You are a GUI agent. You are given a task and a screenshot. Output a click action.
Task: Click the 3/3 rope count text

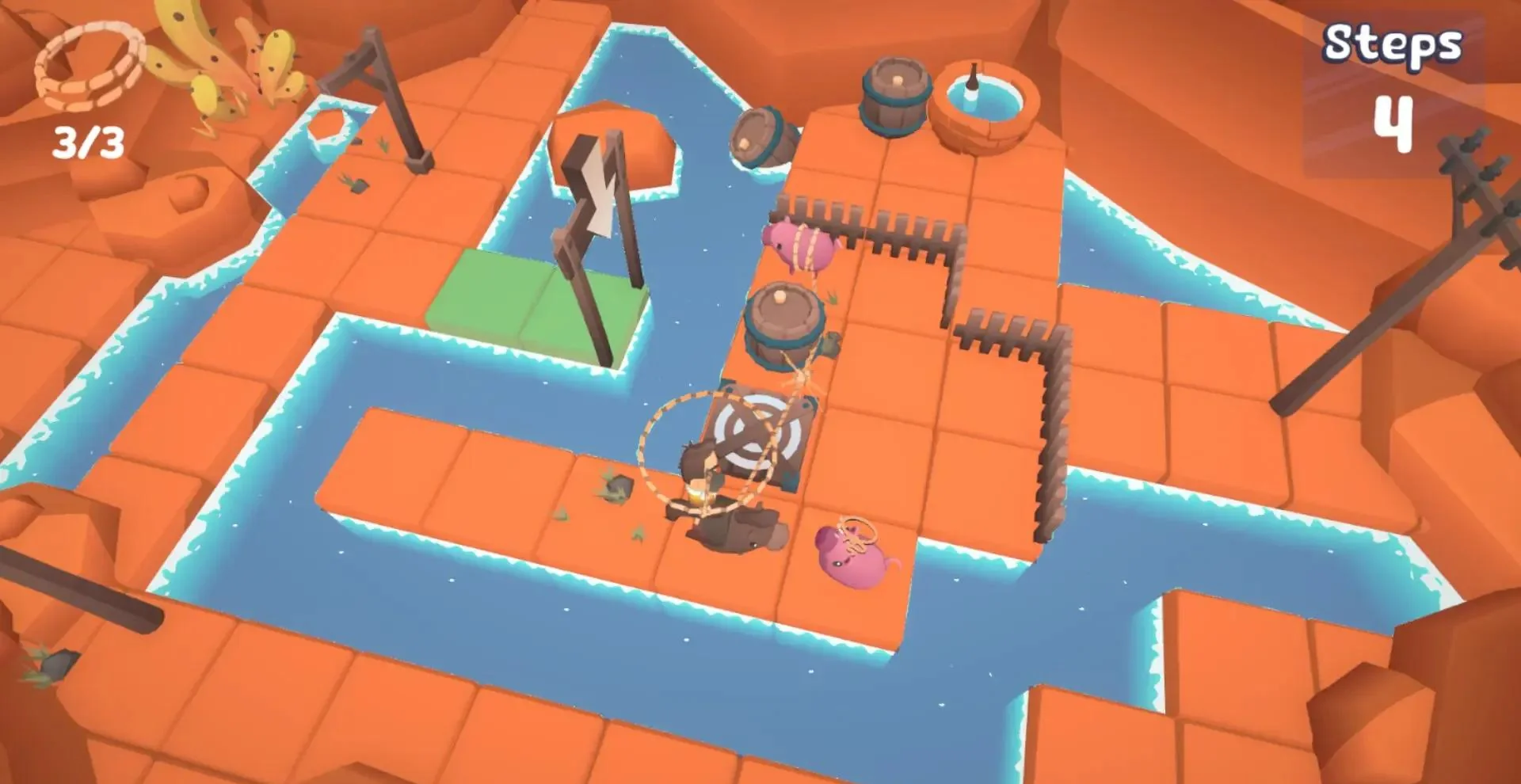pyautogui.click(x=87, y=141)
